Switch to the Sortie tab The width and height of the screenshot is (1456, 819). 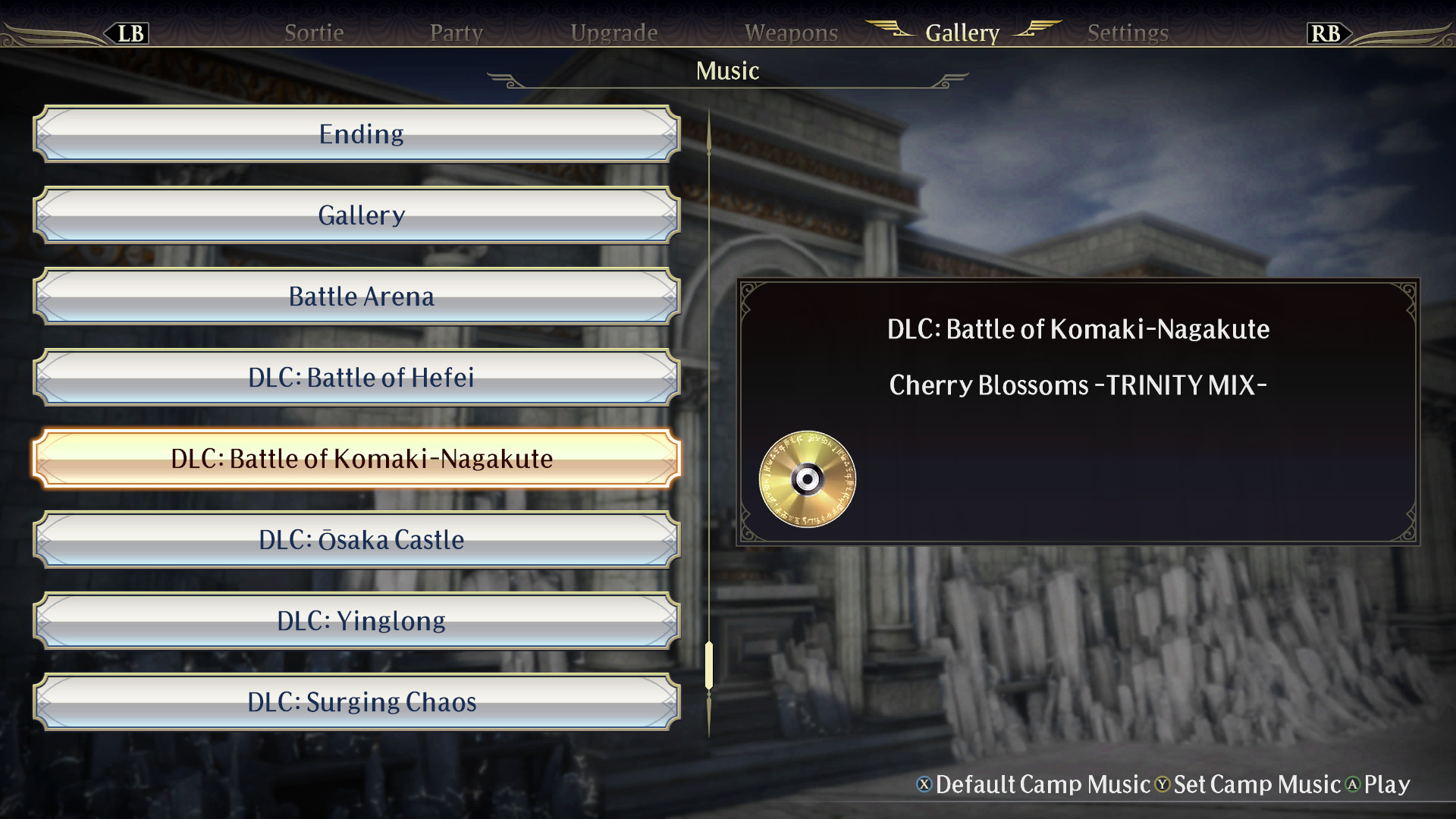[314, 33]
